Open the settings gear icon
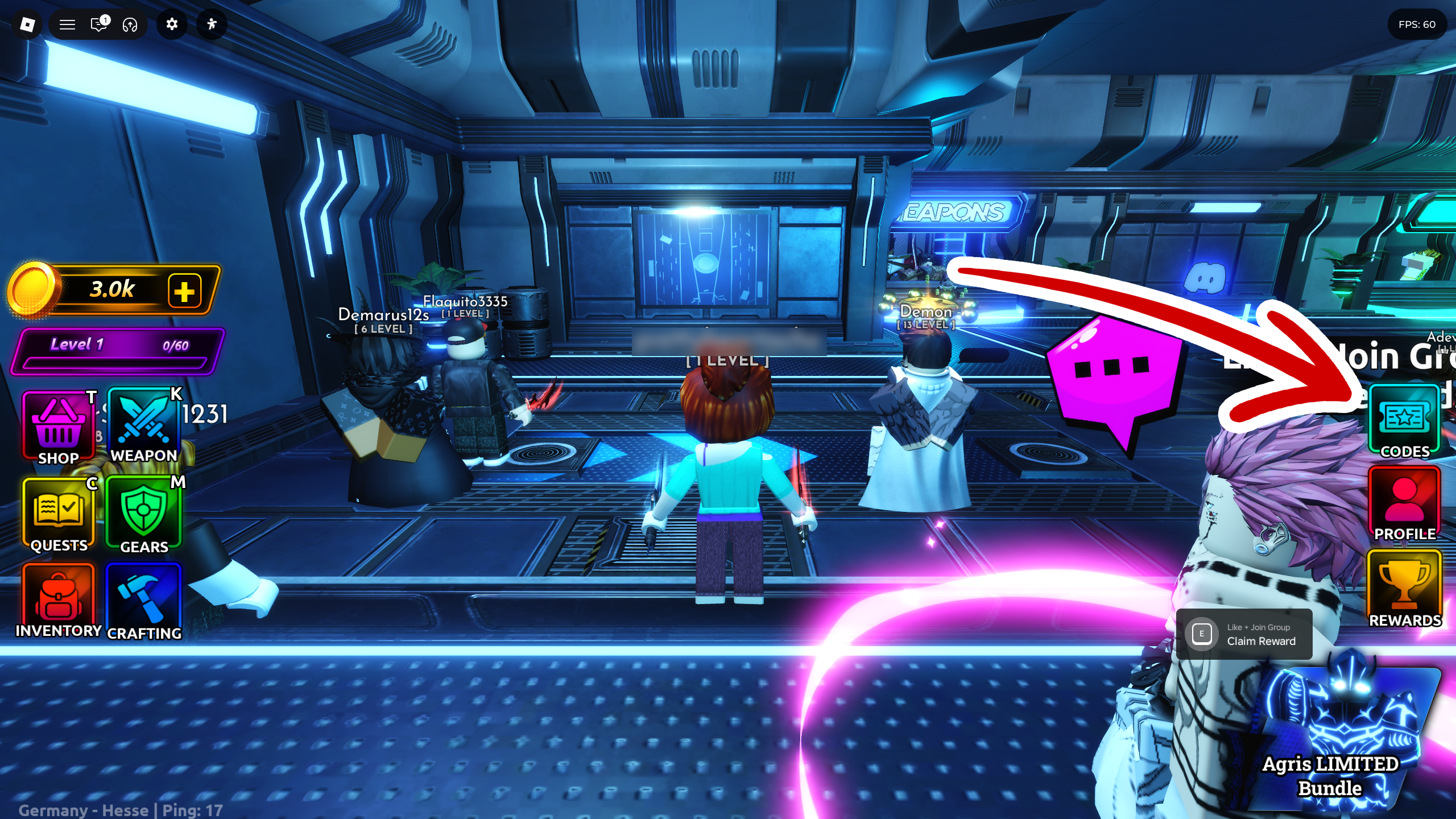The height and width of the screenshot is (819, 1456). (x=172, y=24)
